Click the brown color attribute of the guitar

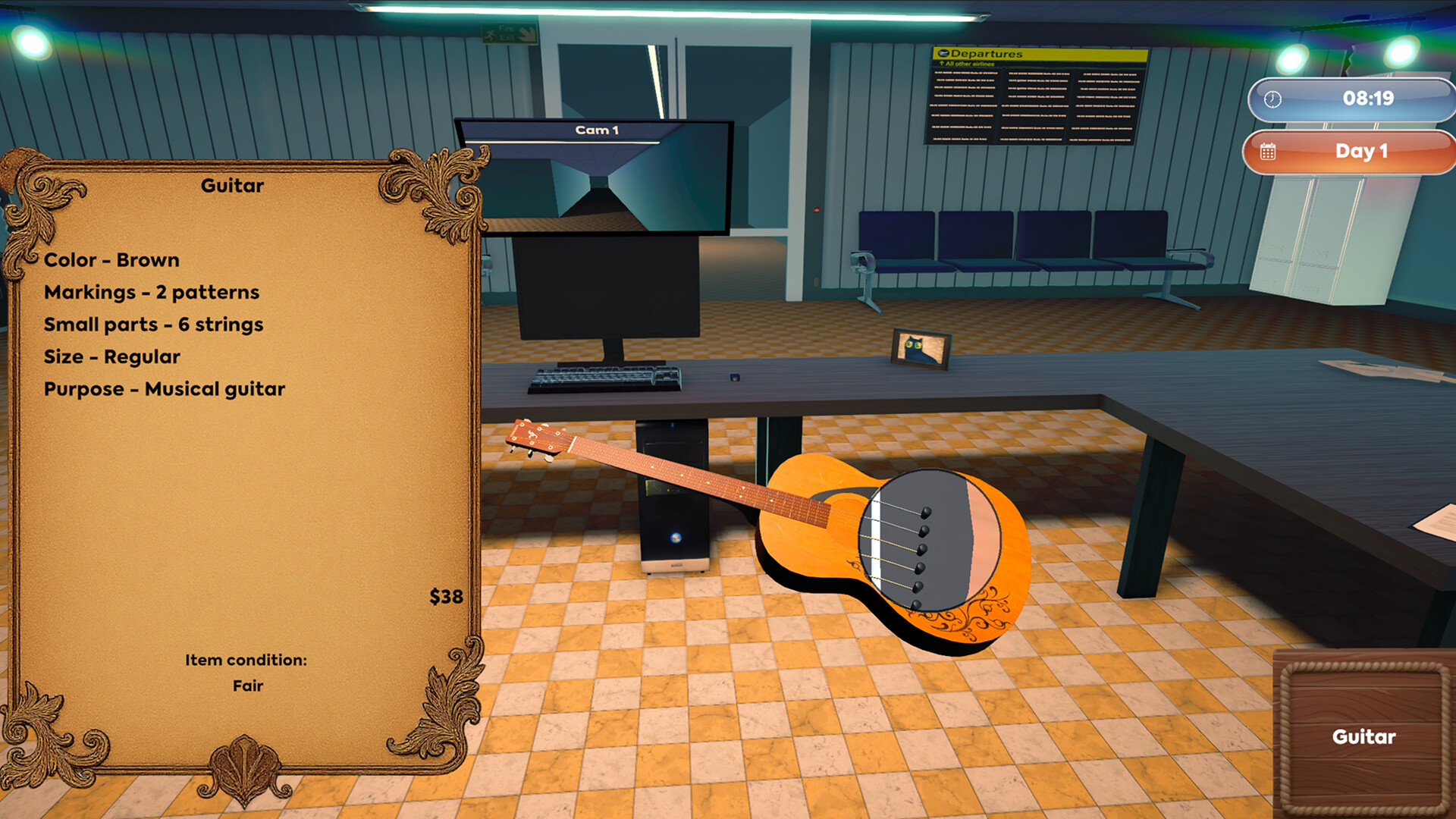click(x=111, y=260)
